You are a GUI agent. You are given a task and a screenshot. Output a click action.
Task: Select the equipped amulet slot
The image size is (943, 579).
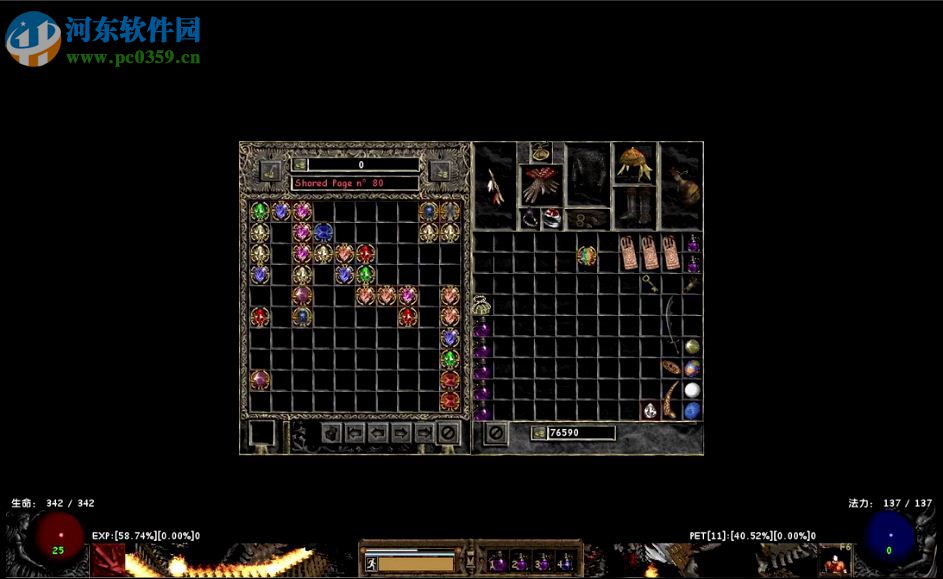541,152
